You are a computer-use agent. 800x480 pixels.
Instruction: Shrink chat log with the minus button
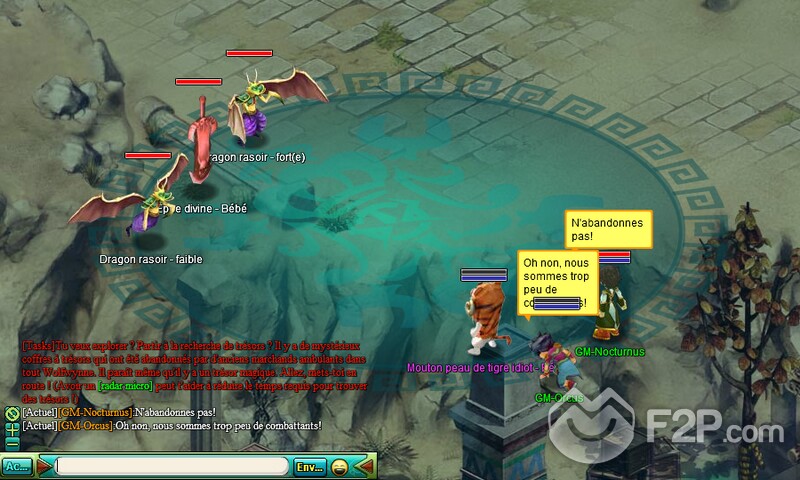tap(11, 443)
